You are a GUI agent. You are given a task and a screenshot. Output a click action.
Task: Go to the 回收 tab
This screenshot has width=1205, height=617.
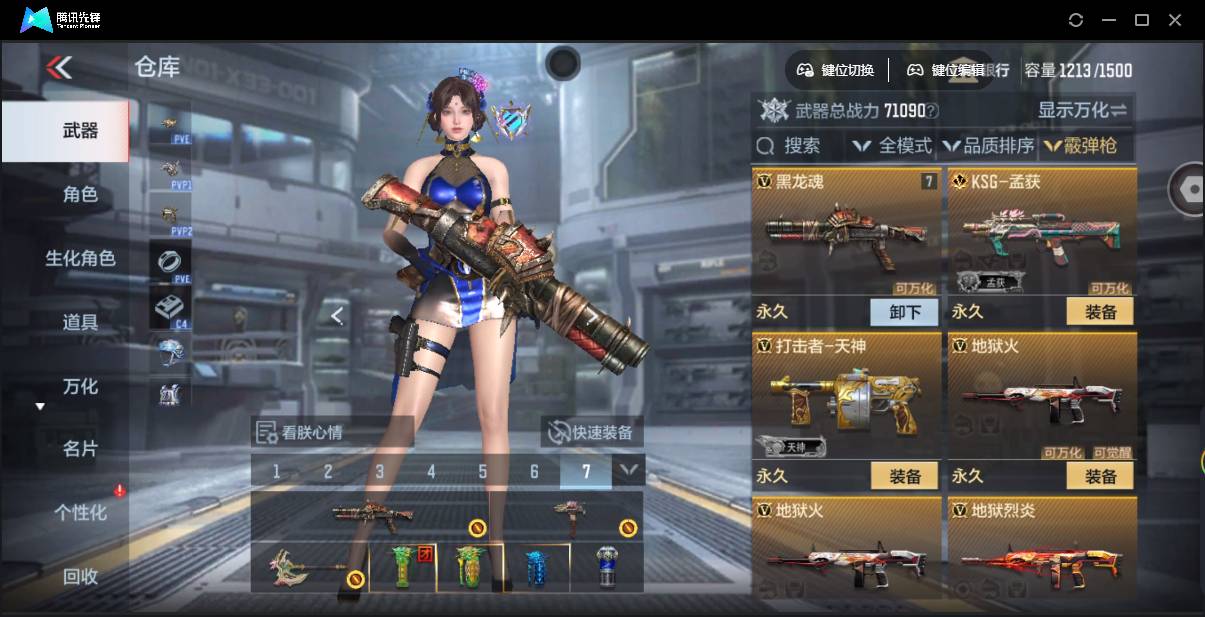click(x=80, y=576)
